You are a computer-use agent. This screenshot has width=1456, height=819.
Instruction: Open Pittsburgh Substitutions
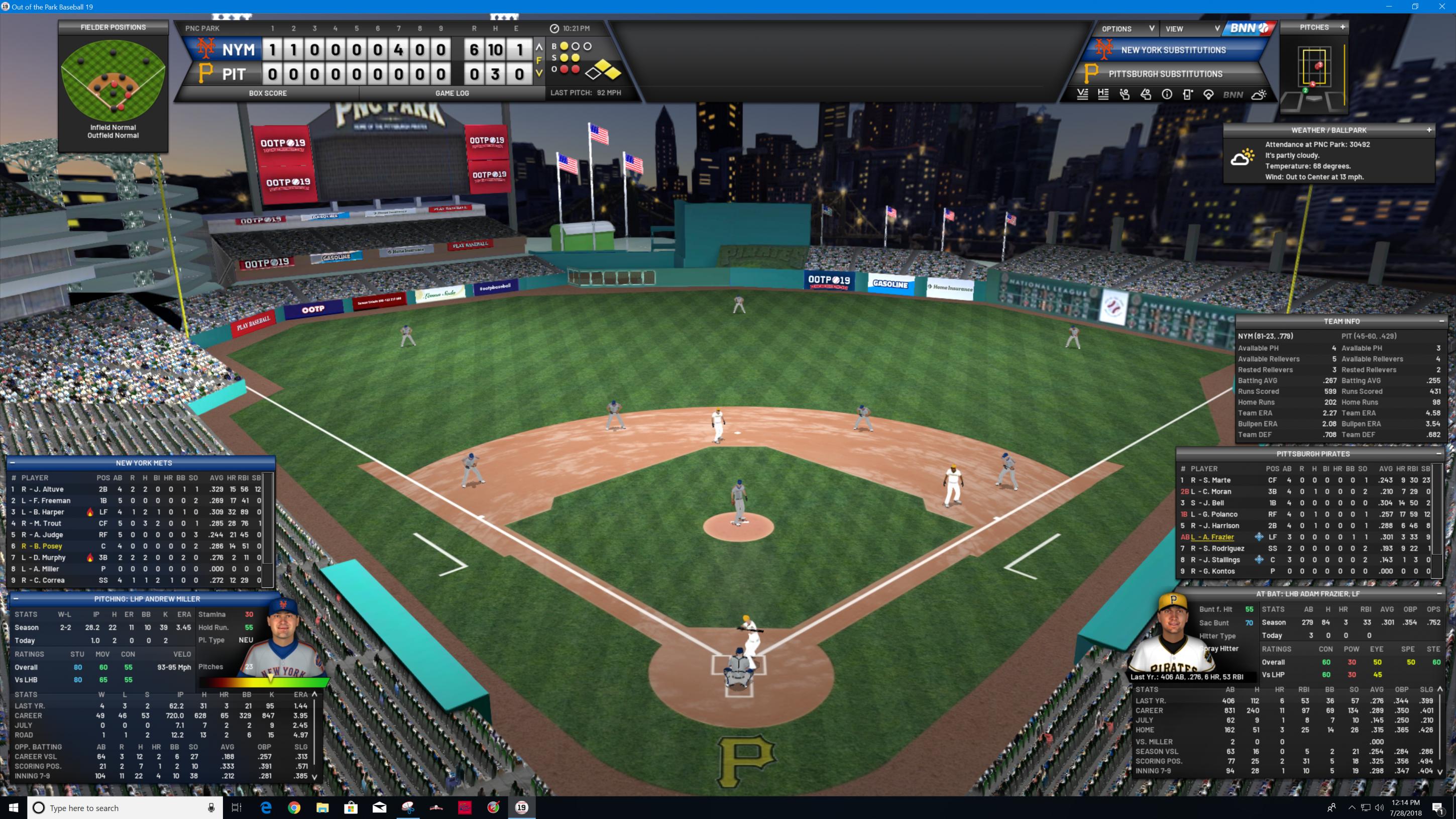[x=1165, y=74]
